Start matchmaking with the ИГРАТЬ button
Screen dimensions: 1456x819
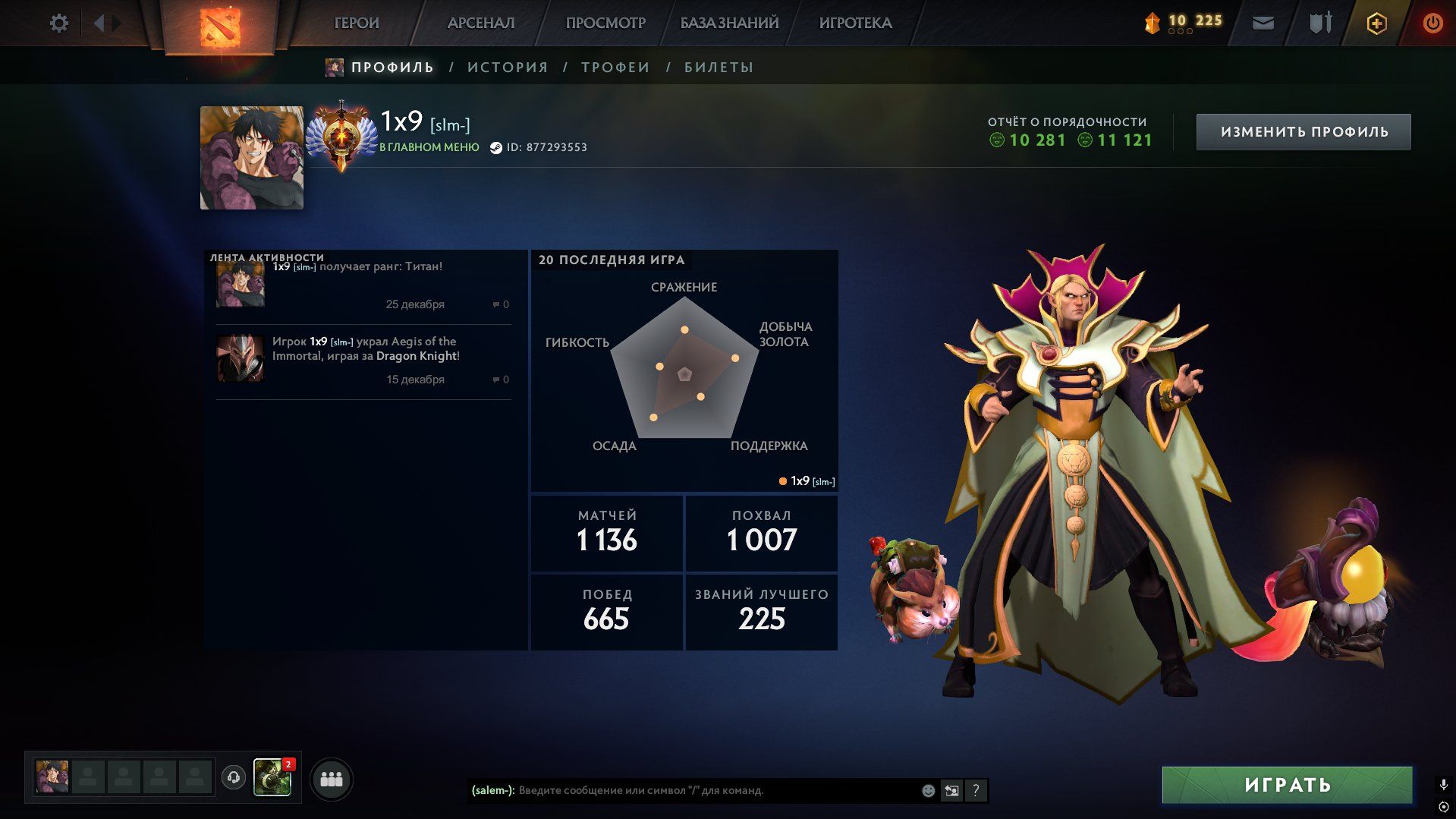point(1287,785)
